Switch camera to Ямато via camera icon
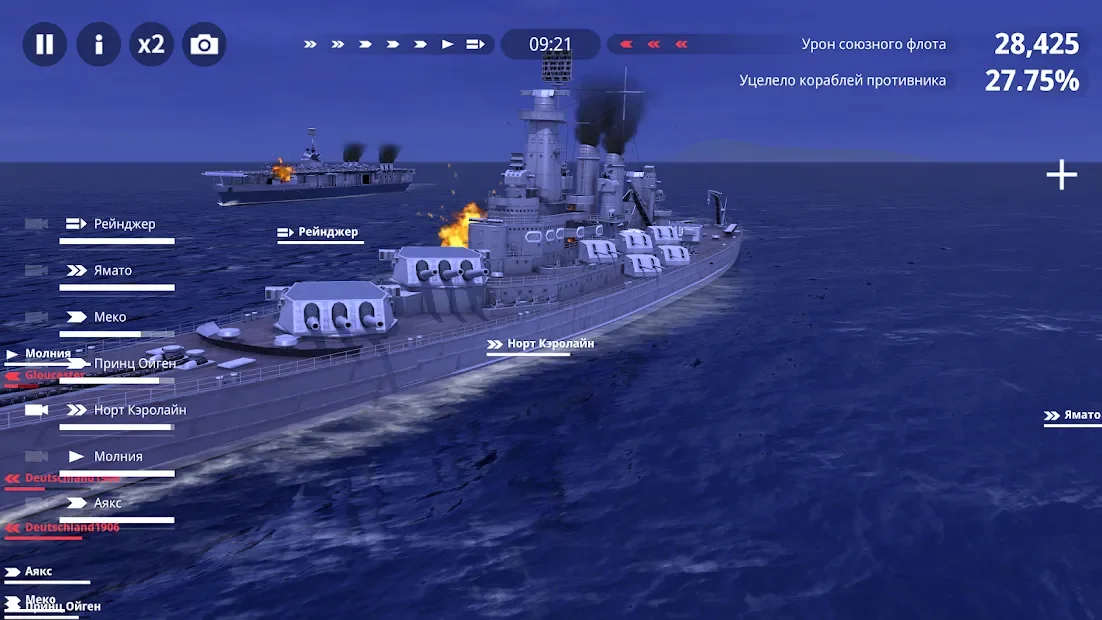Image resolution: width=1102 pixels, height=620 pixels. [37, 271]
